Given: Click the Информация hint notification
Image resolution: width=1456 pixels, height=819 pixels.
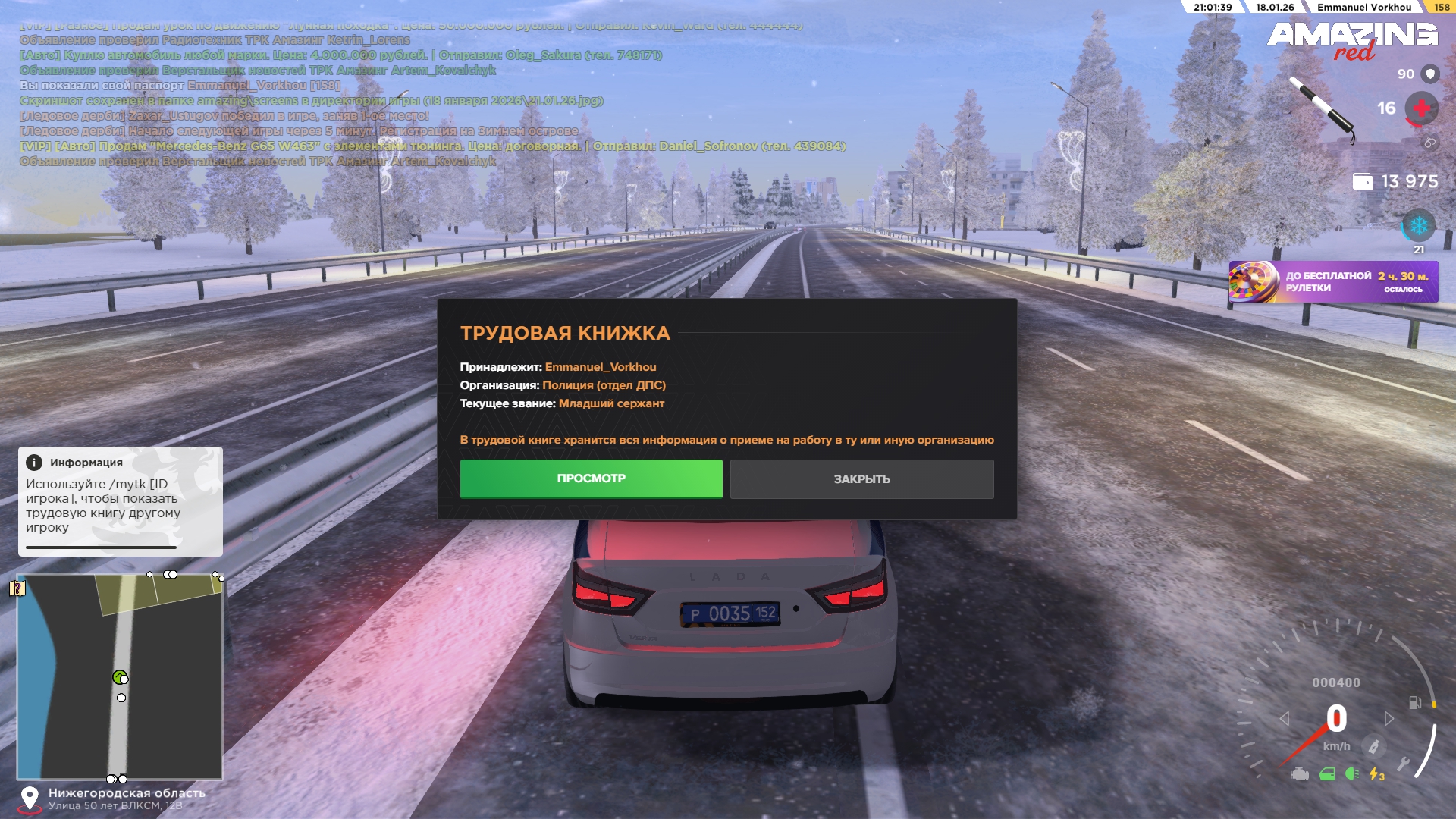Looking at the screenshot, I should click(x=120, y=500).
